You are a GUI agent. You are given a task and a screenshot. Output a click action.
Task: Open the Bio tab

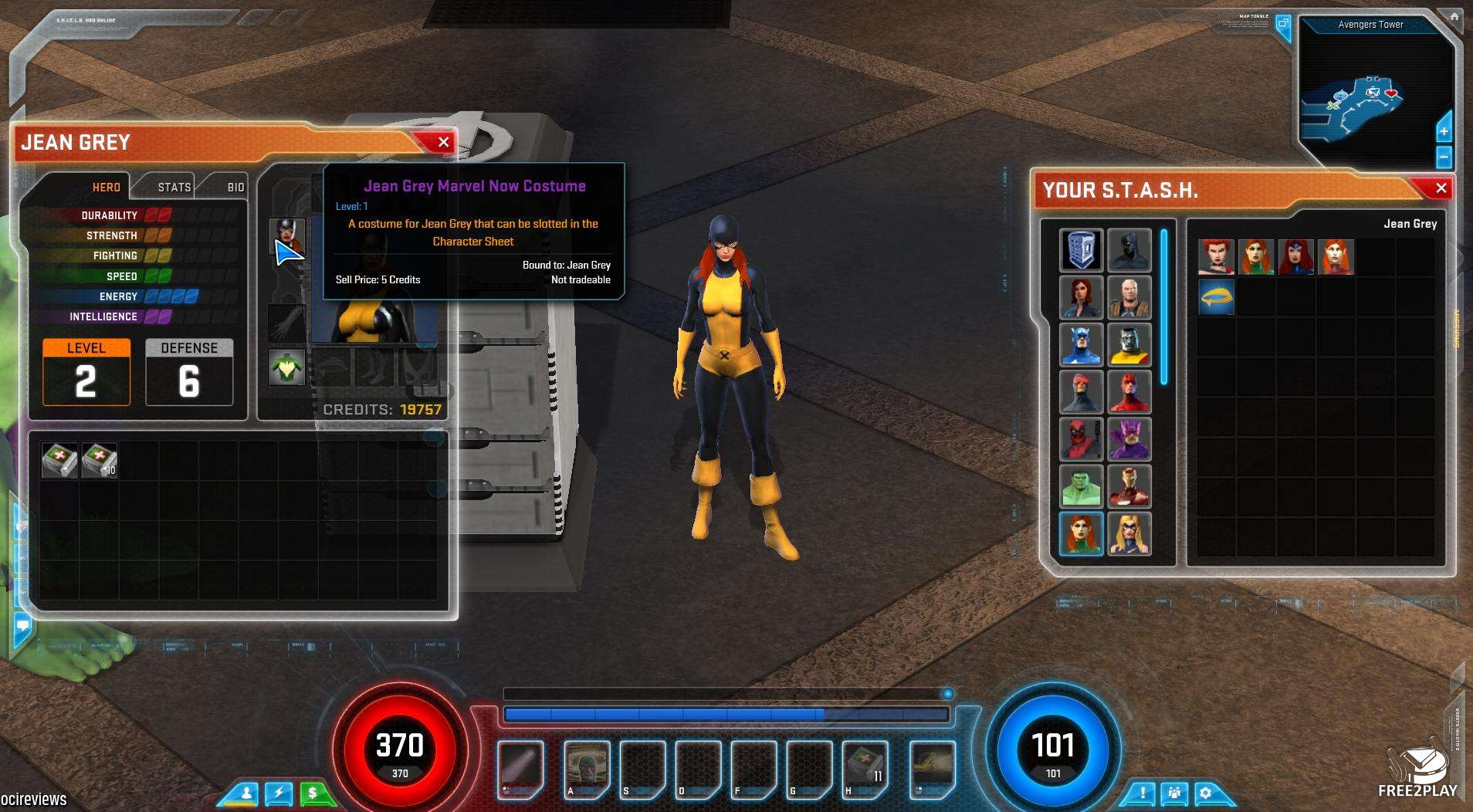click(235, 187)
